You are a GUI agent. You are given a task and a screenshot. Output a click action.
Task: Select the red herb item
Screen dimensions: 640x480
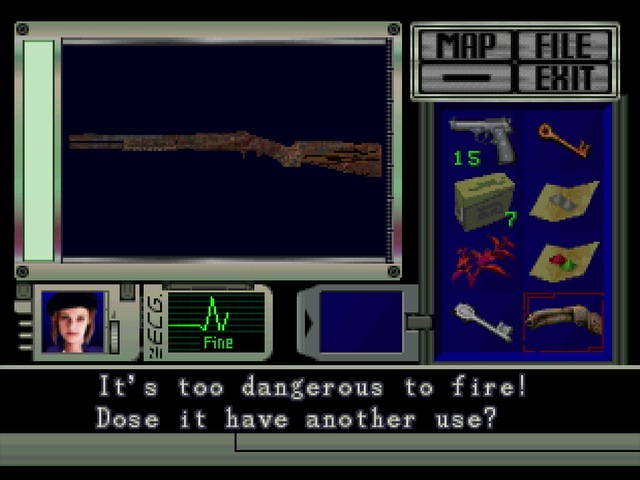[x=482, y=260]
